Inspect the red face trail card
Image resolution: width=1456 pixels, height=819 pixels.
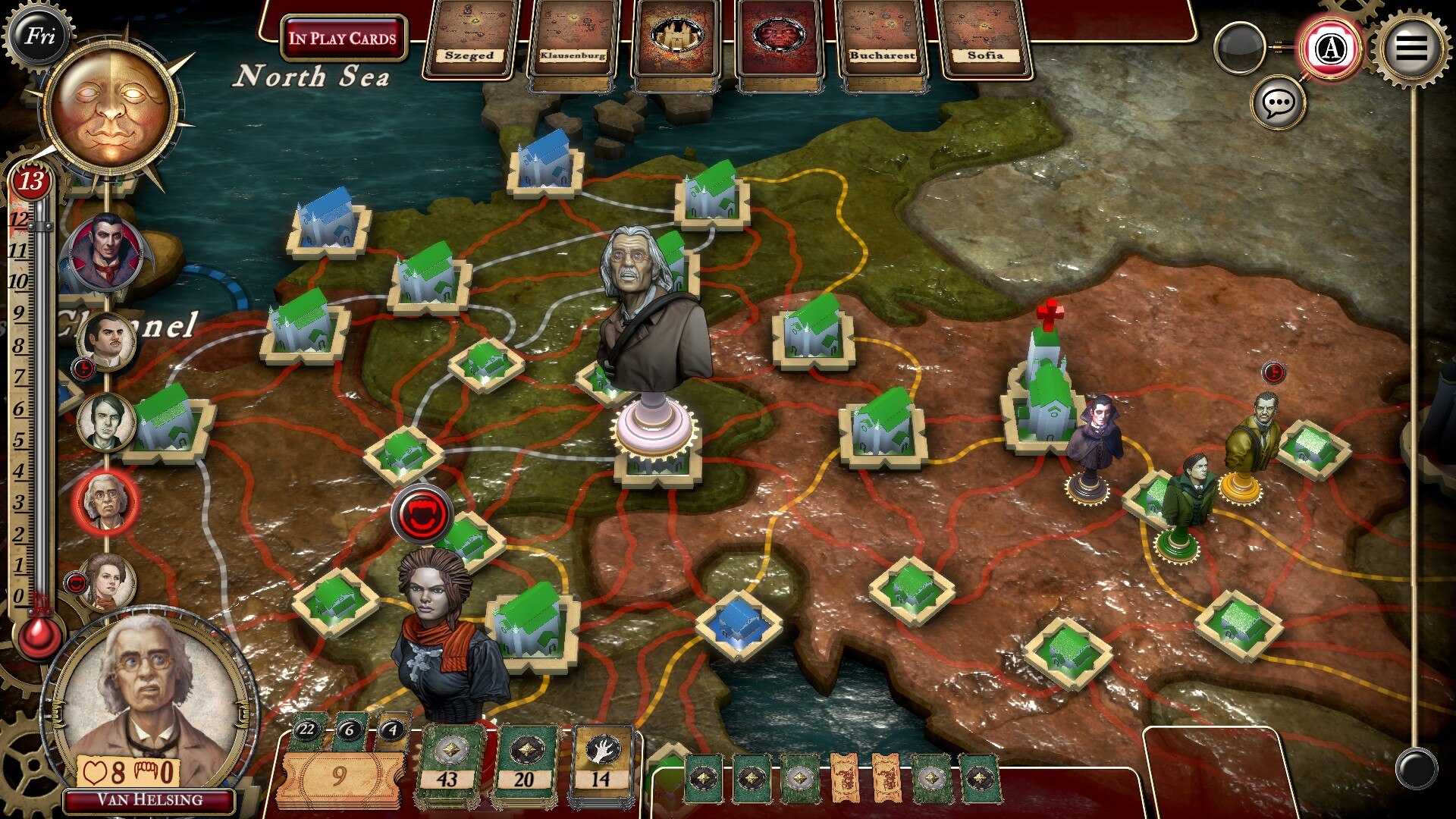coord(779,39)
